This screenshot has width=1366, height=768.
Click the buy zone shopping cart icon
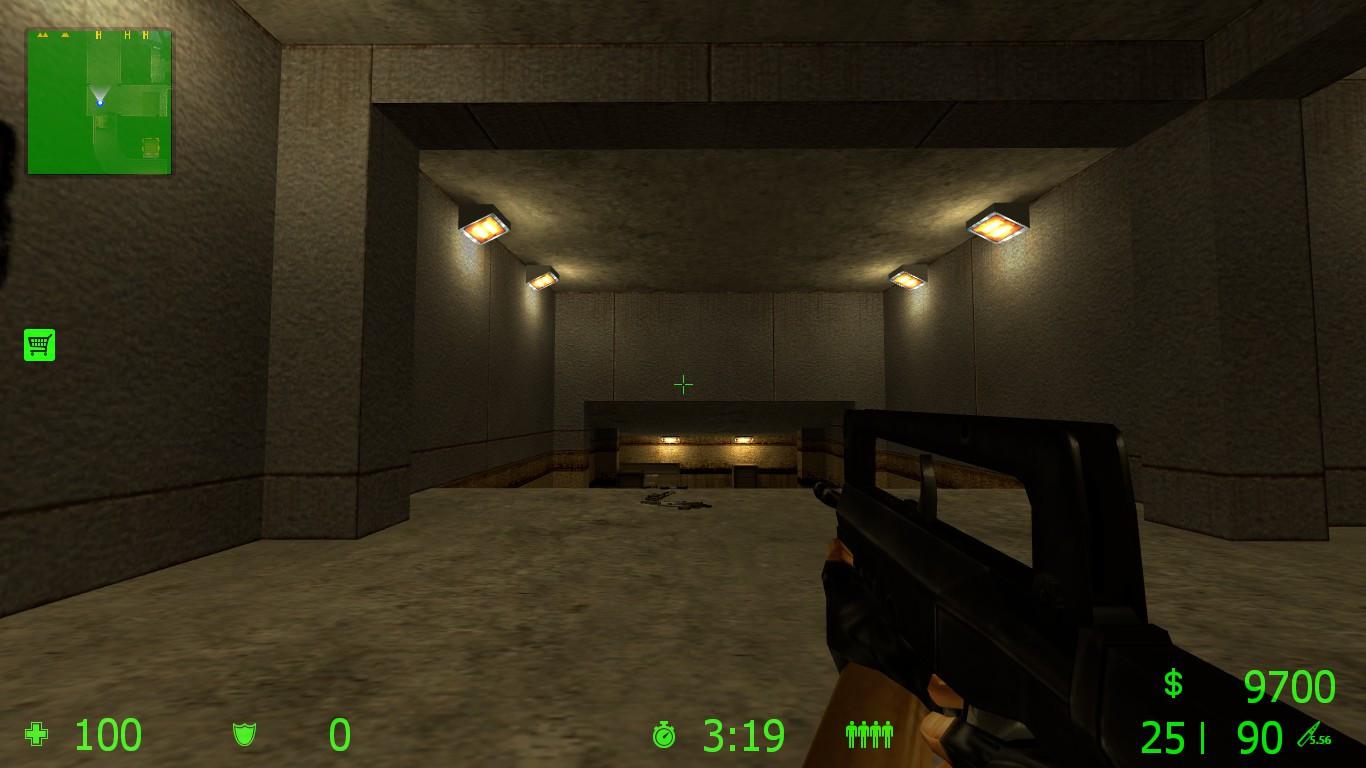click(x=39, y=345)
